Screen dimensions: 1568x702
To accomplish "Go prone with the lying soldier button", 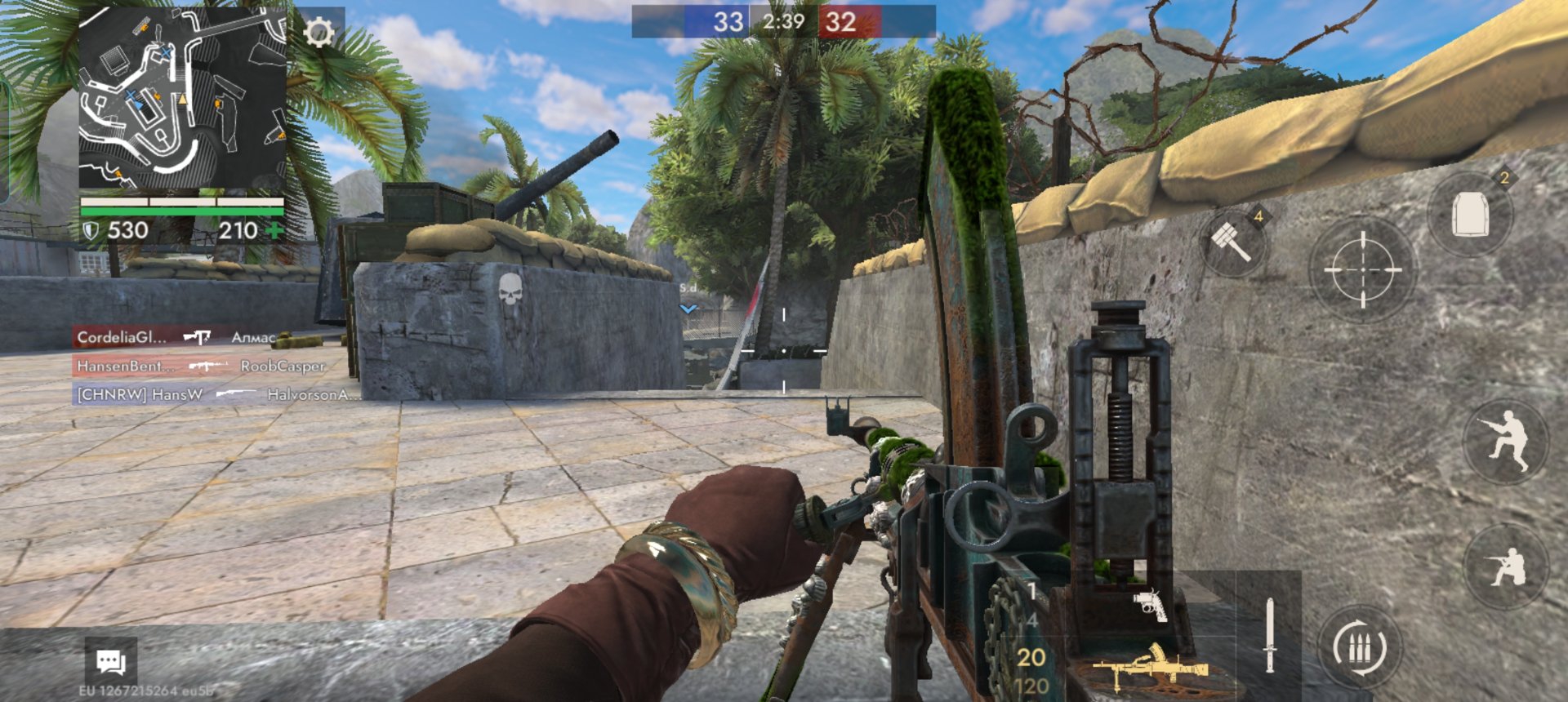I will [x=1505, y=566].
